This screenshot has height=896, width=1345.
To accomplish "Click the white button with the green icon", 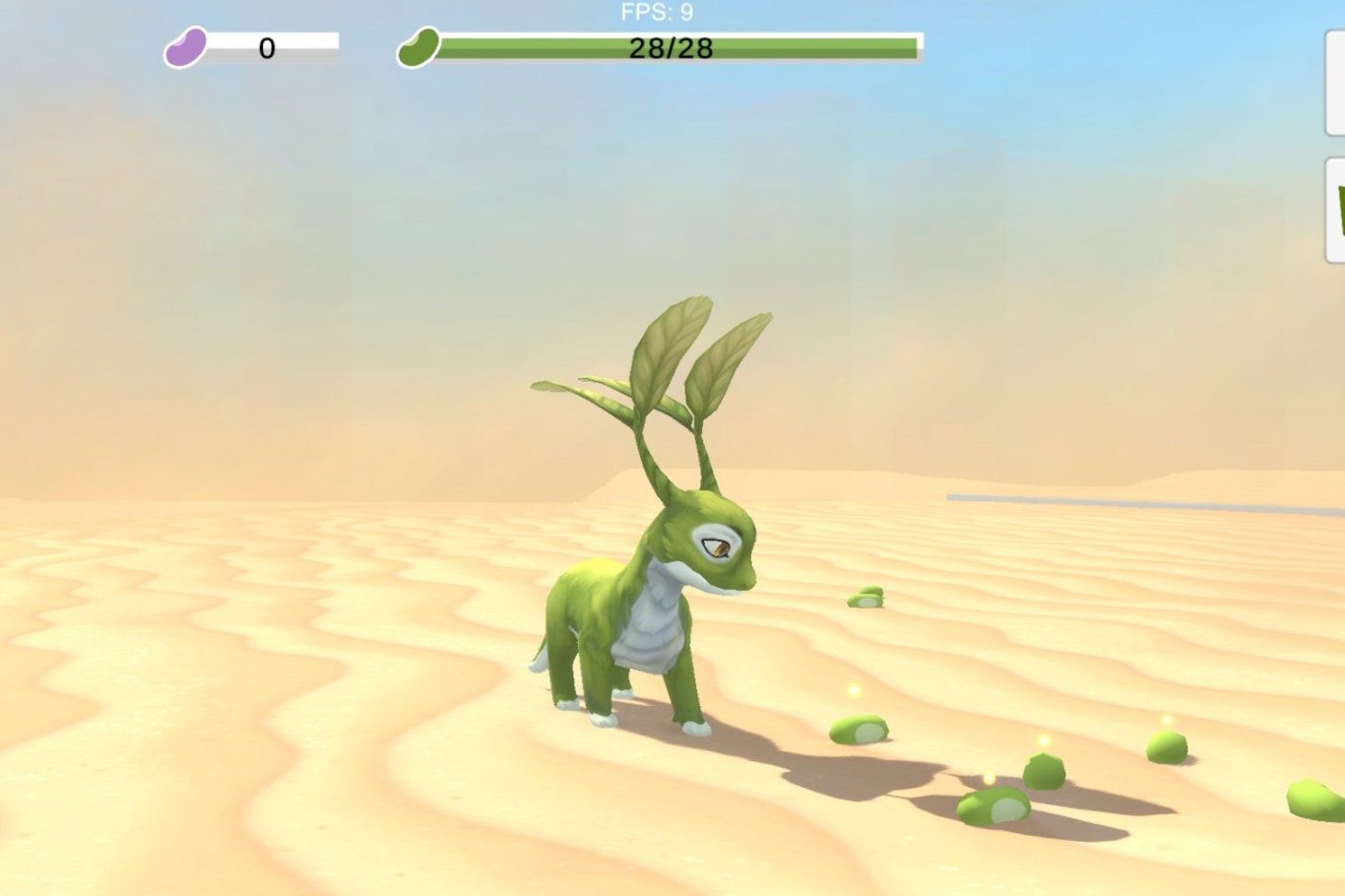I will click(x=1336, y=210).
